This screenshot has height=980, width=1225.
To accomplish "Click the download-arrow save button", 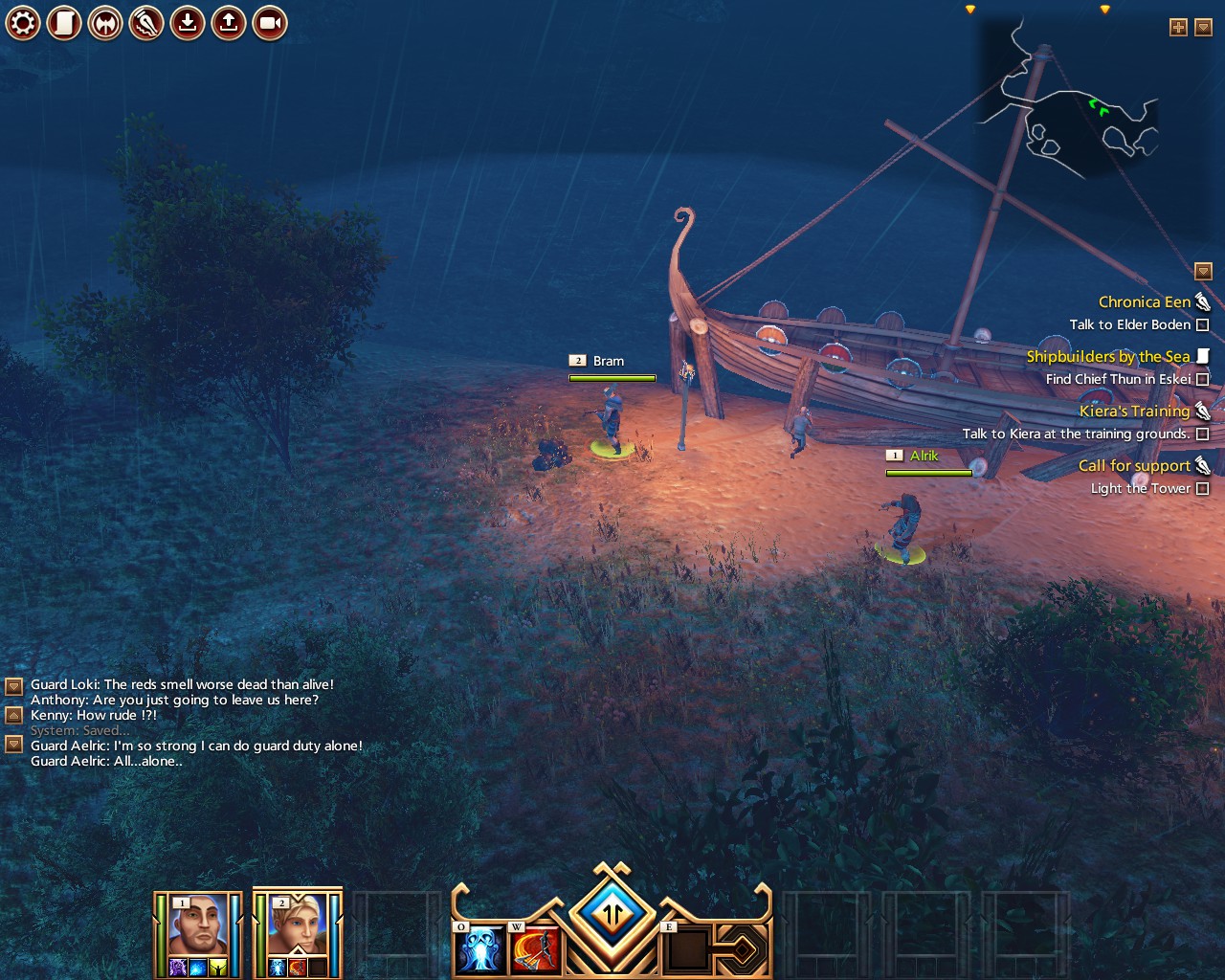I will click(x=188, y=23).
